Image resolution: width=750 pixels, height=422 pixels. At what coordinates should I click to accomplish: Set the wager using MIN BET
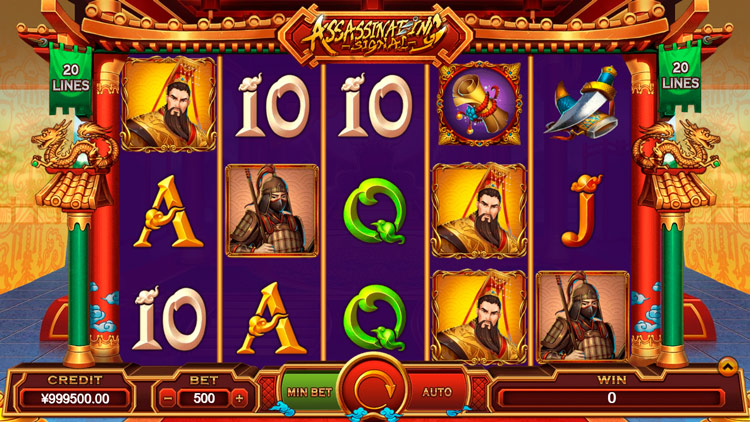pyautogui.click(x=309, y=392)
